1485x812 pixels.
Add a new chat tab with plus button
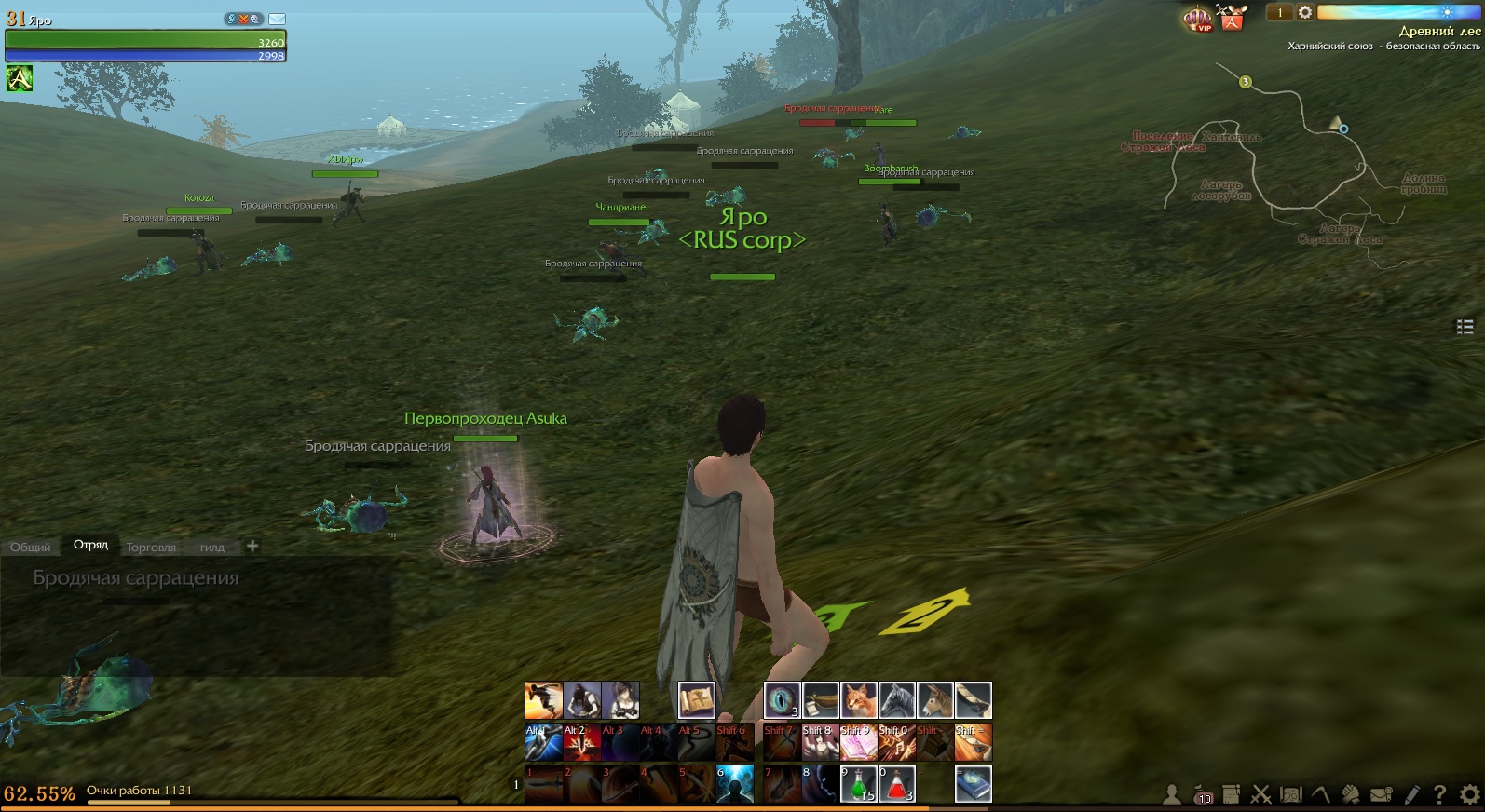pos(252,546)
